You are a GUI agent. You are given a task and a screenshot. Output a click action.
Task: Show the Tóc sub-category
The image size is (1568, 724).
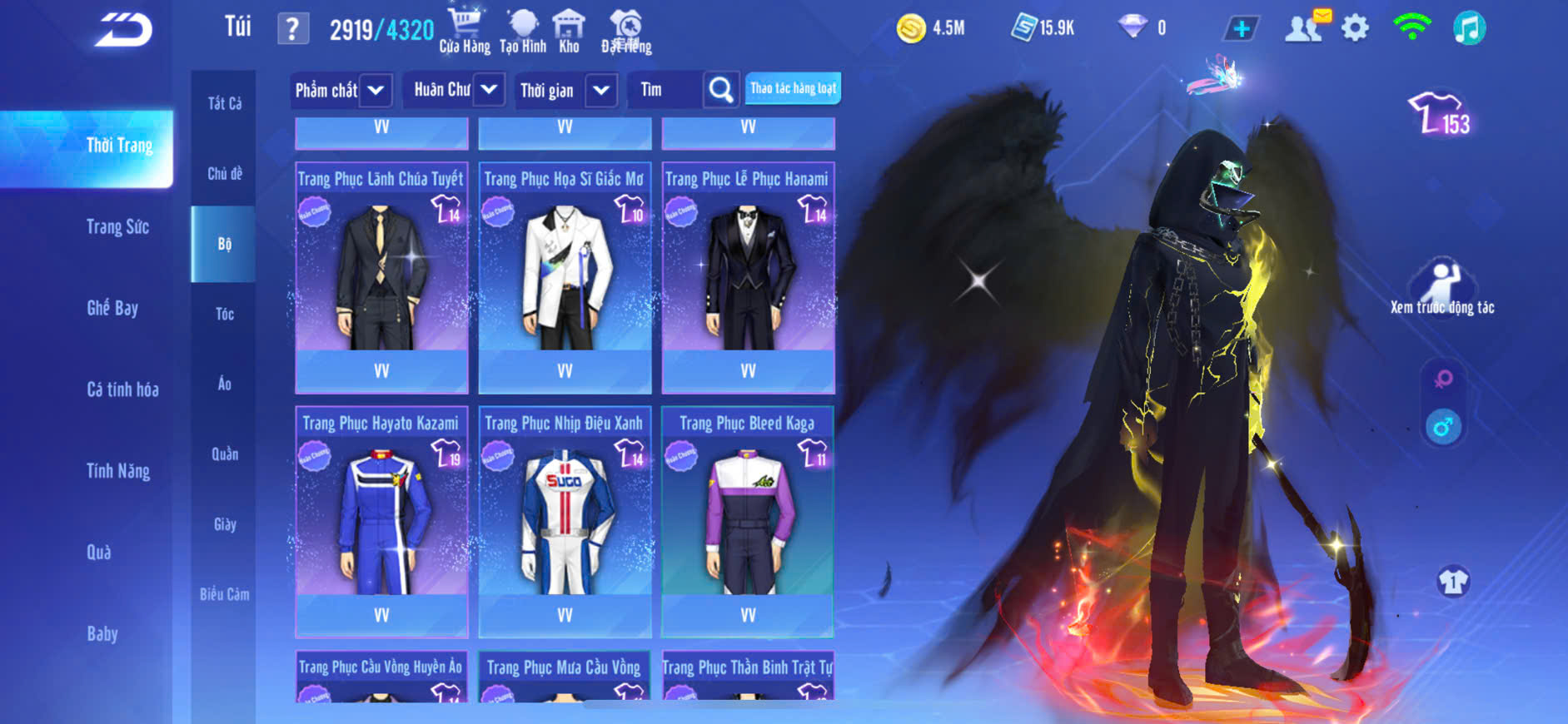click(224, 314)
